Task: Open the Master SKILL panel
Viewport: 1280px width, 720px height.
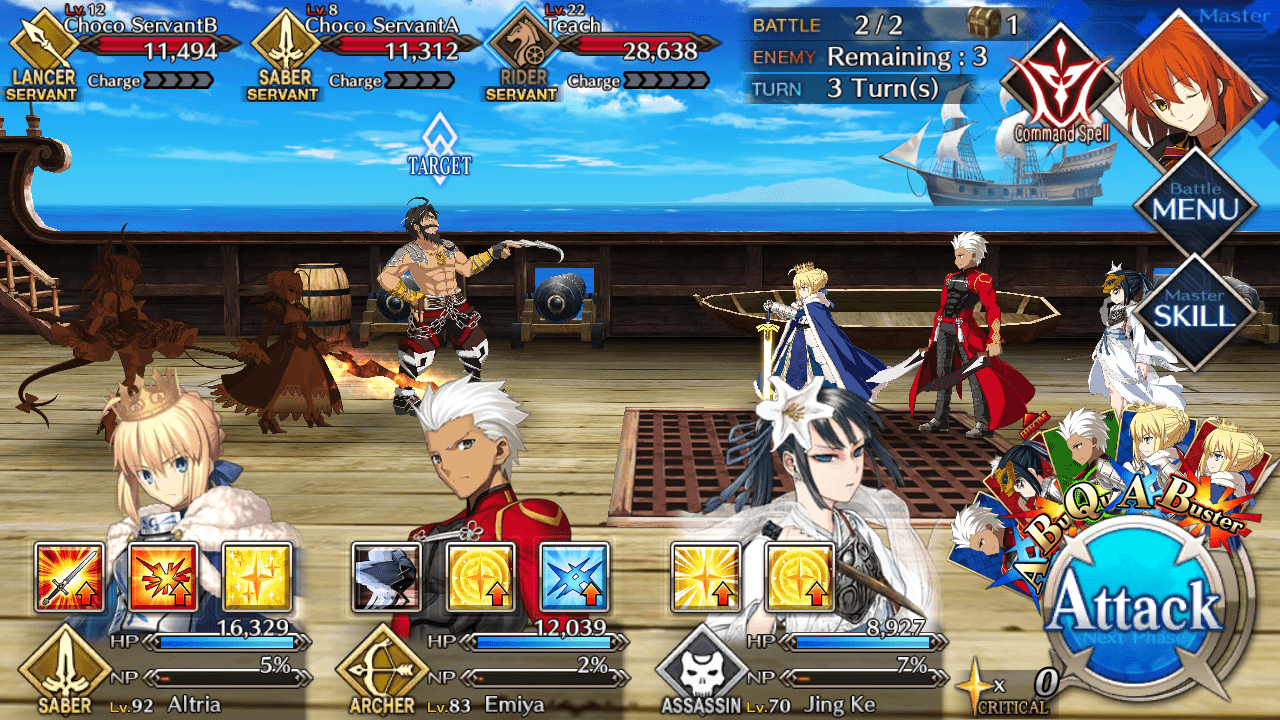Action: [1195, 312]
